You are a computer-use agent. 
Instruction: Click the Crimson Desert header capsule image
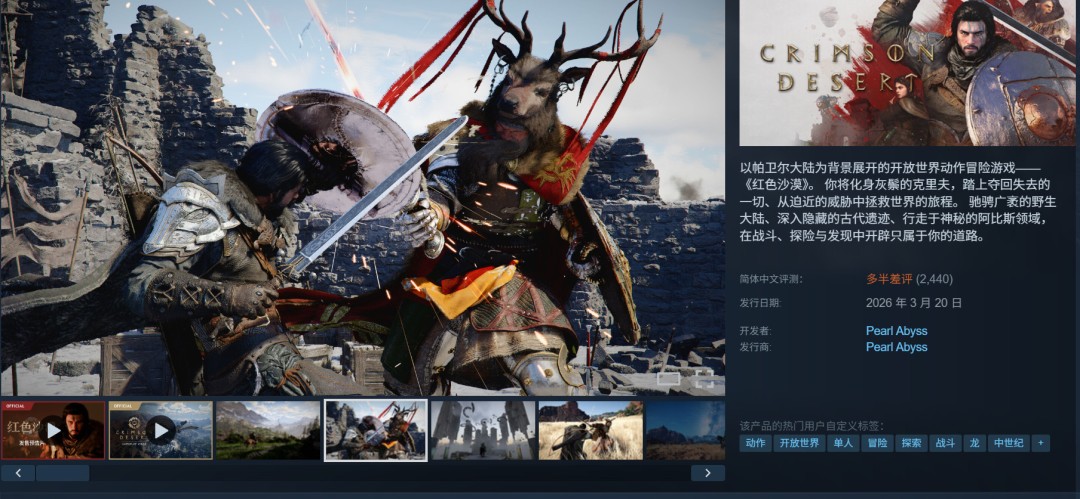point(907,72)
